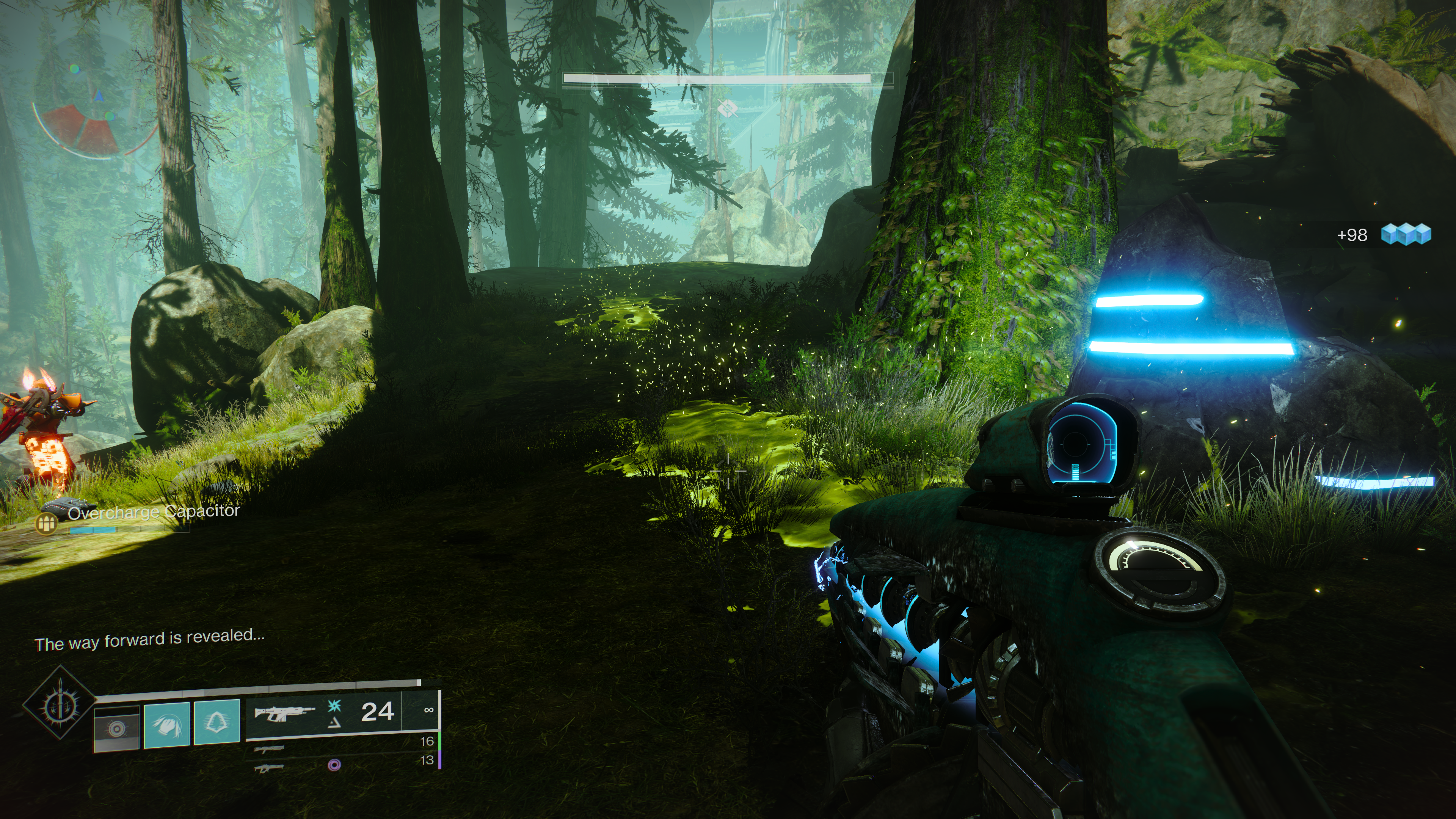Switch to the second weapon with 16 ammo
1456x819 pixels.
pyautogui.click(x=270, y=750)
